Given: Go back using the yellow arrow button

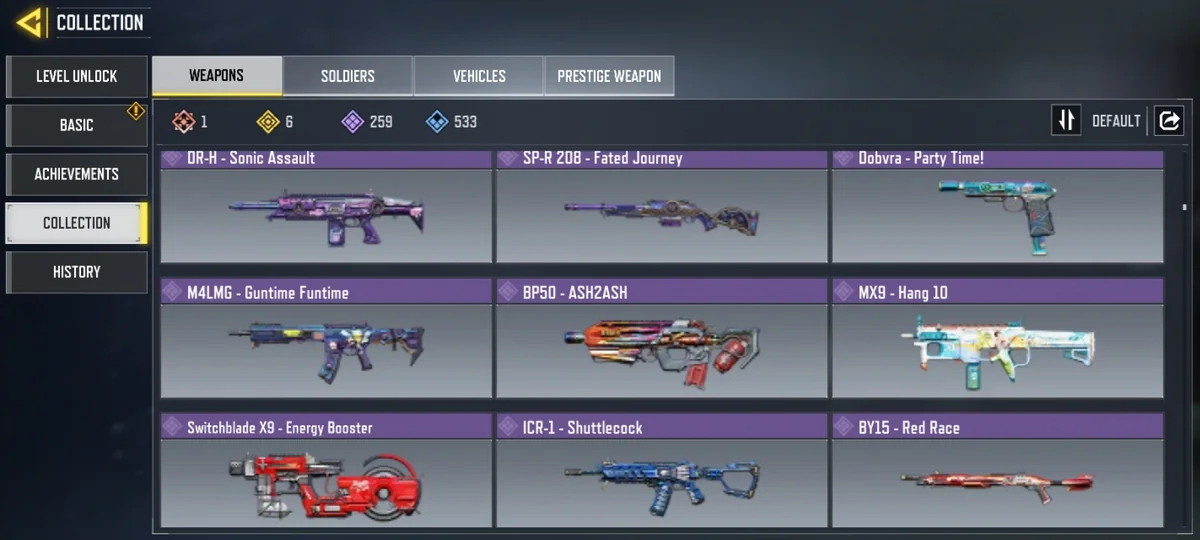Looking at the screenshot, I should coord(29,22).
